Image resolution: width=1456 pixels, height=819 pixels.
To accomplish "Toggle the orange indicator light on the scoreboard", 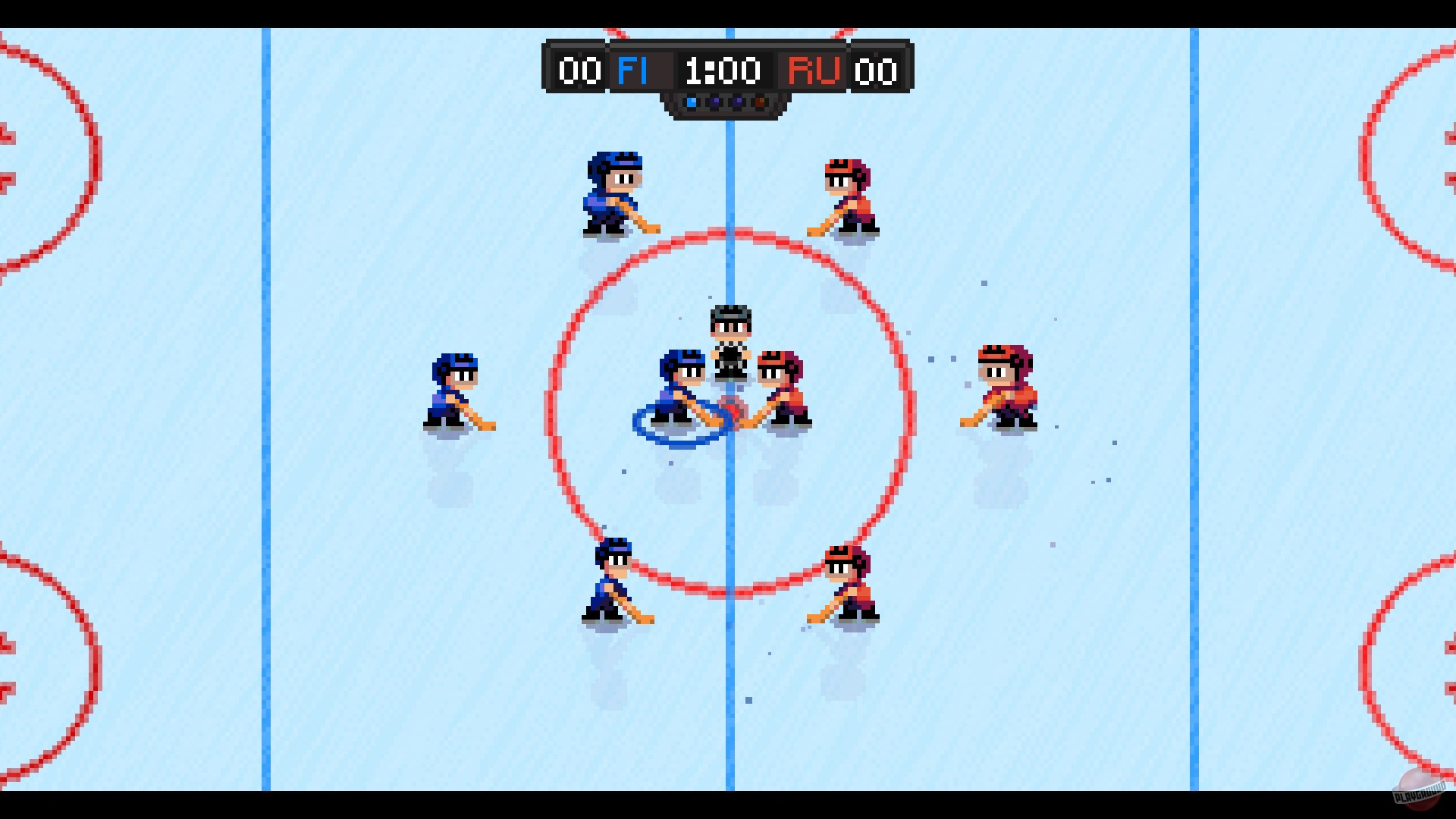I will point(760,102).
